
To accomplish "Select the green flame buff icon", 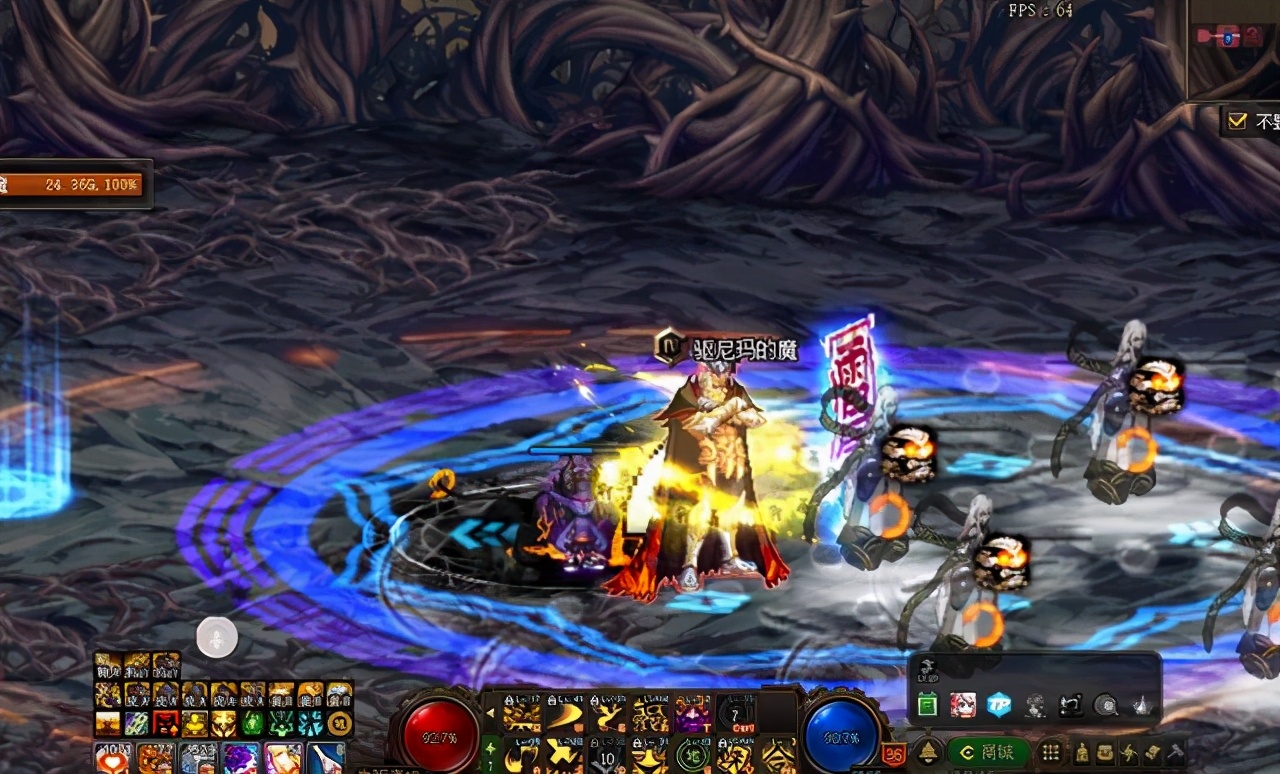I will point(253,723).
